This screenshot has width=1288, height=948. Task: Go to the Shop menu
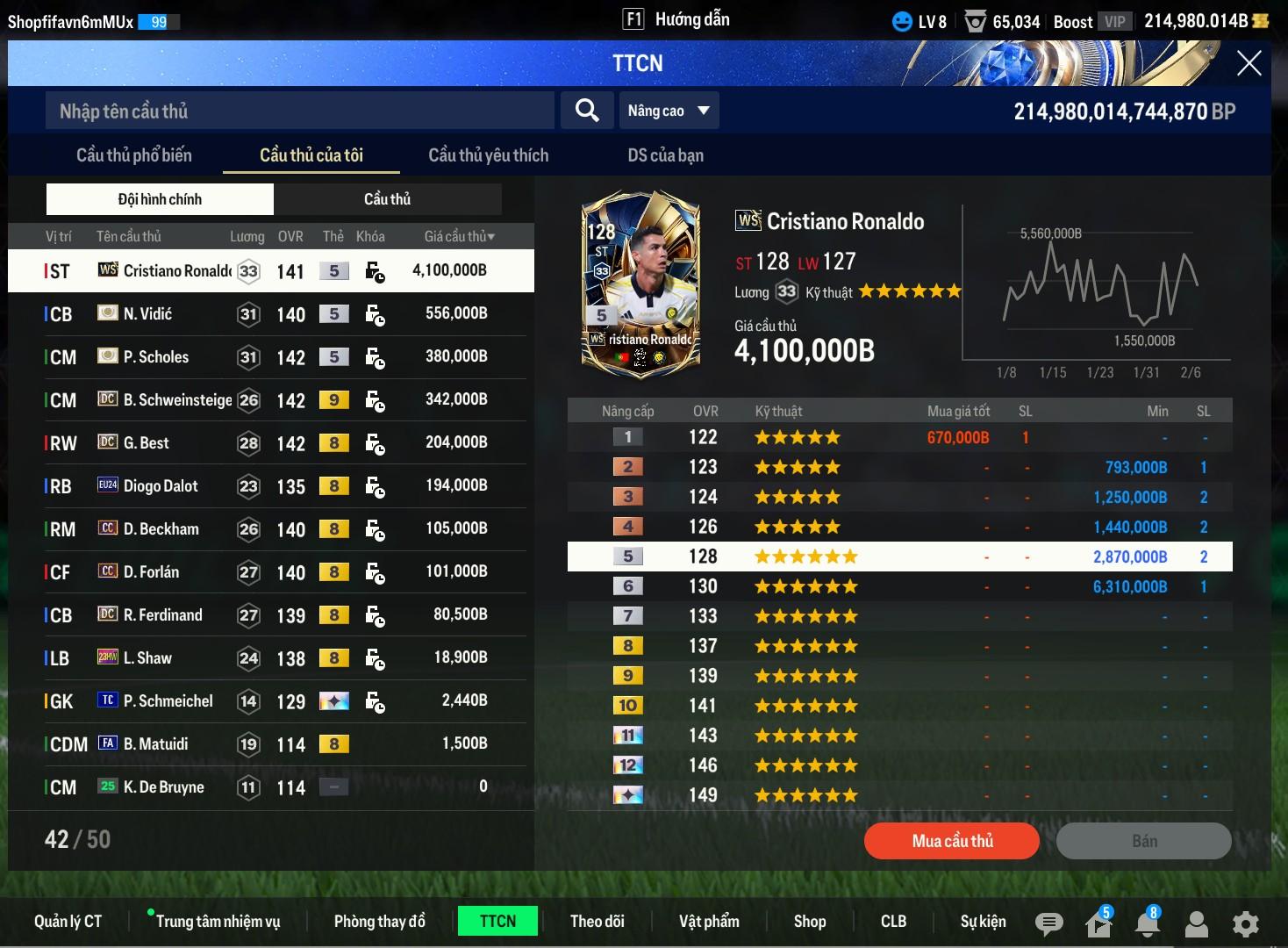tap(810, 921)
